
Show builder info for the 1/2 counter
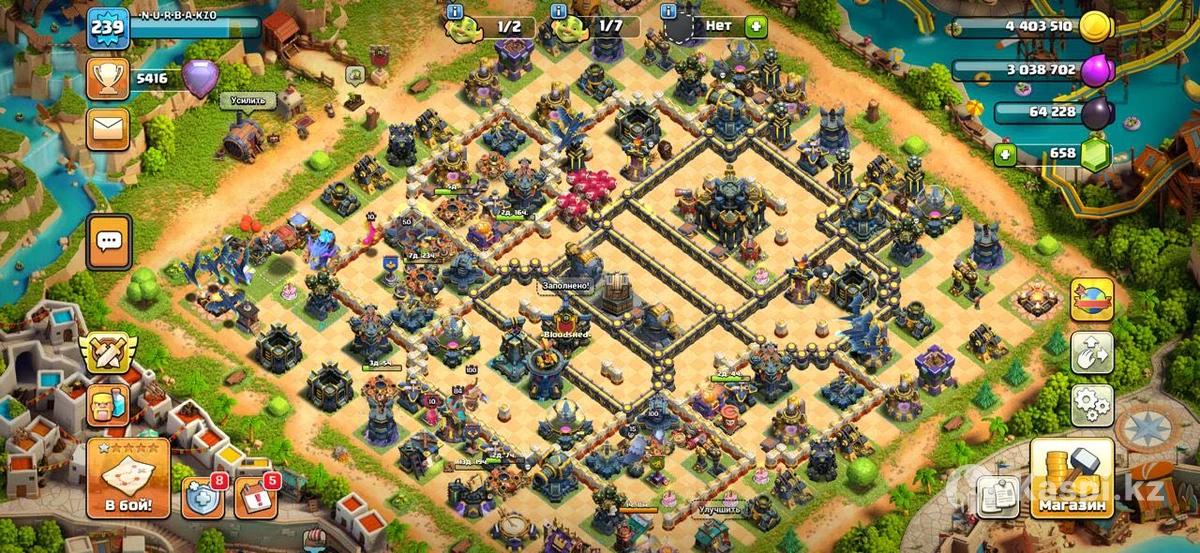point(455,12)
